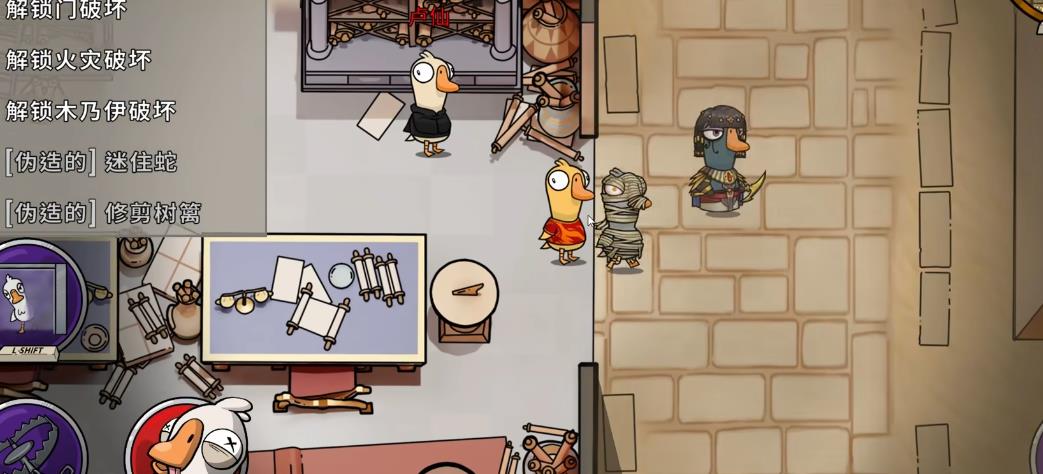This screenshot has height=474, width=1043.
Task: Select the 解锁门破坏 task entry
Action: point(66,10)
